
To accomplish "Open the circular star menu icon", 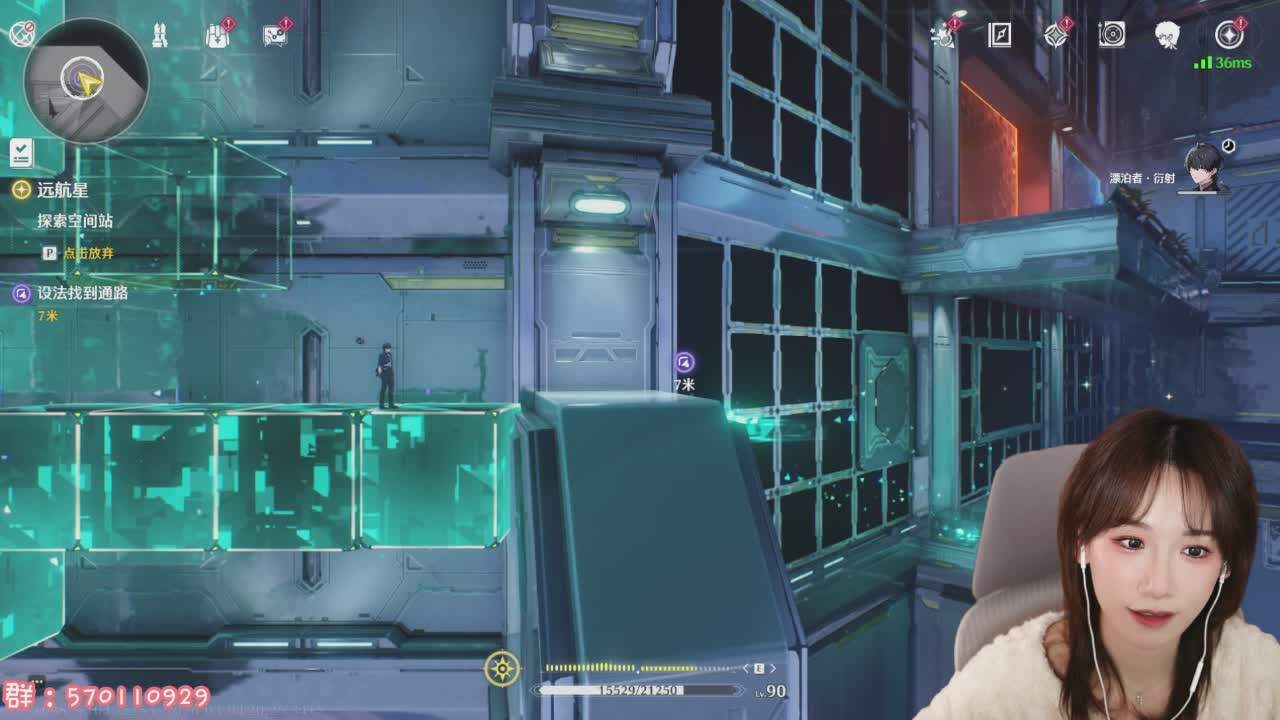I will [x=1229, y=35].
